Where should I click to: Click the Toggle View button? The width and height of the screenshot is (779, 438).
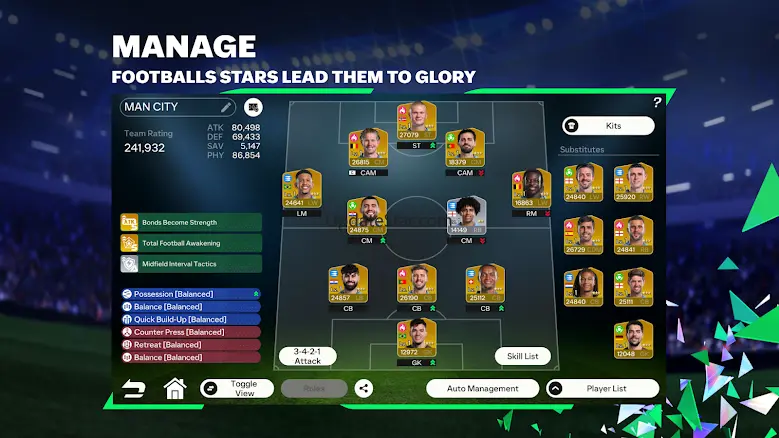(x=236, y=388)
